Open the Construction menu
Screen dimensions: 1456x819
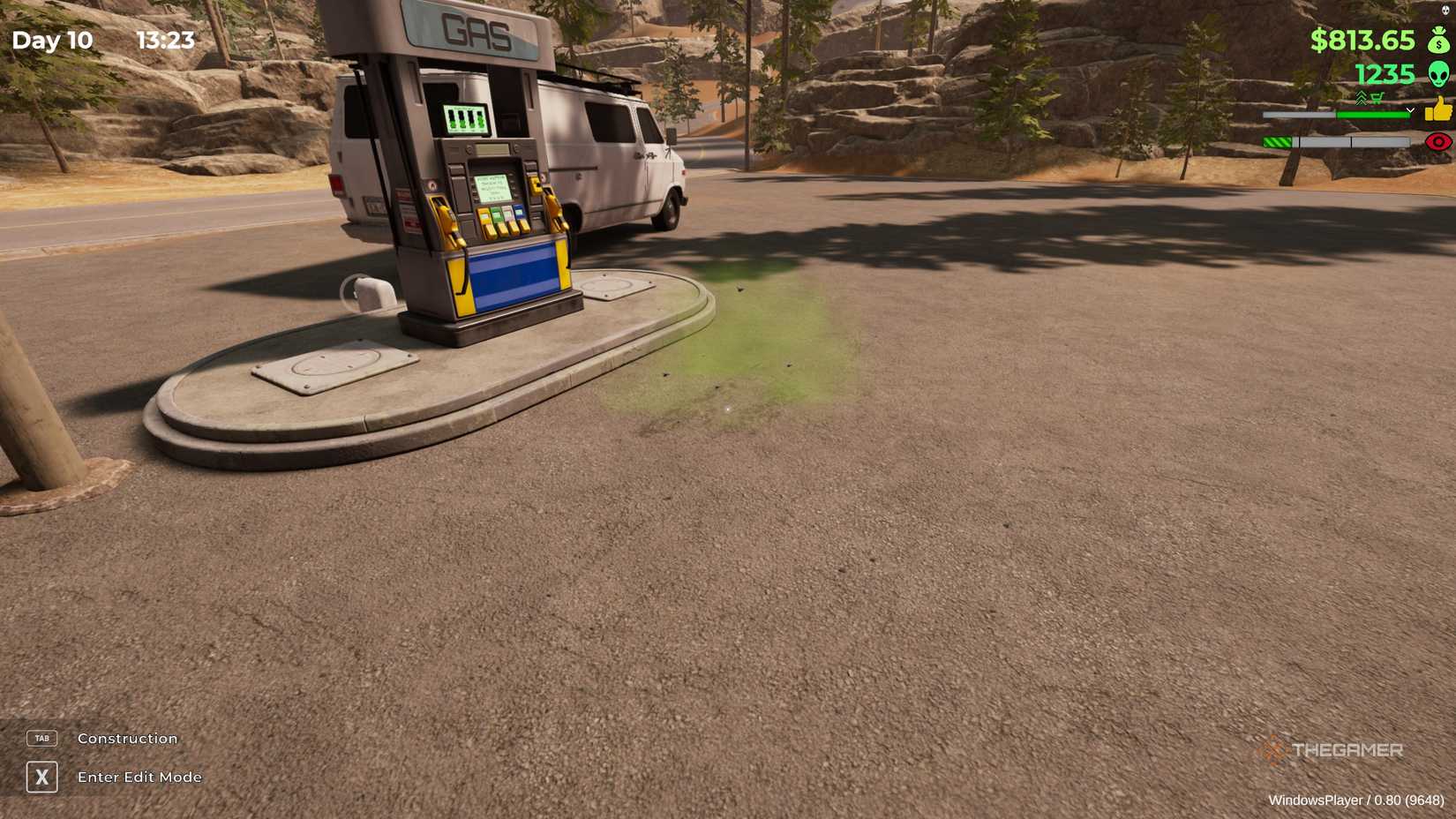pyautogui.click(x=126, y=738)
